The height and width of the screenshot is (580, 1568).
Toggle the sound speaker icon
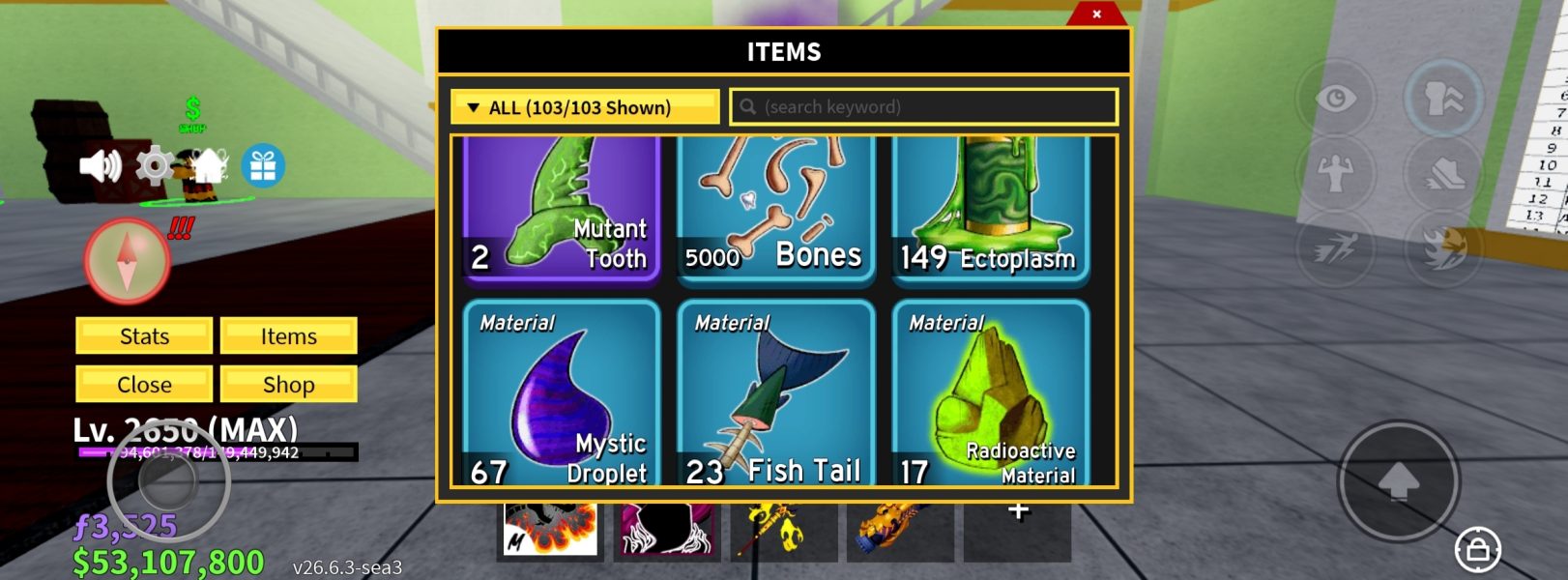[x=100, y=166]
